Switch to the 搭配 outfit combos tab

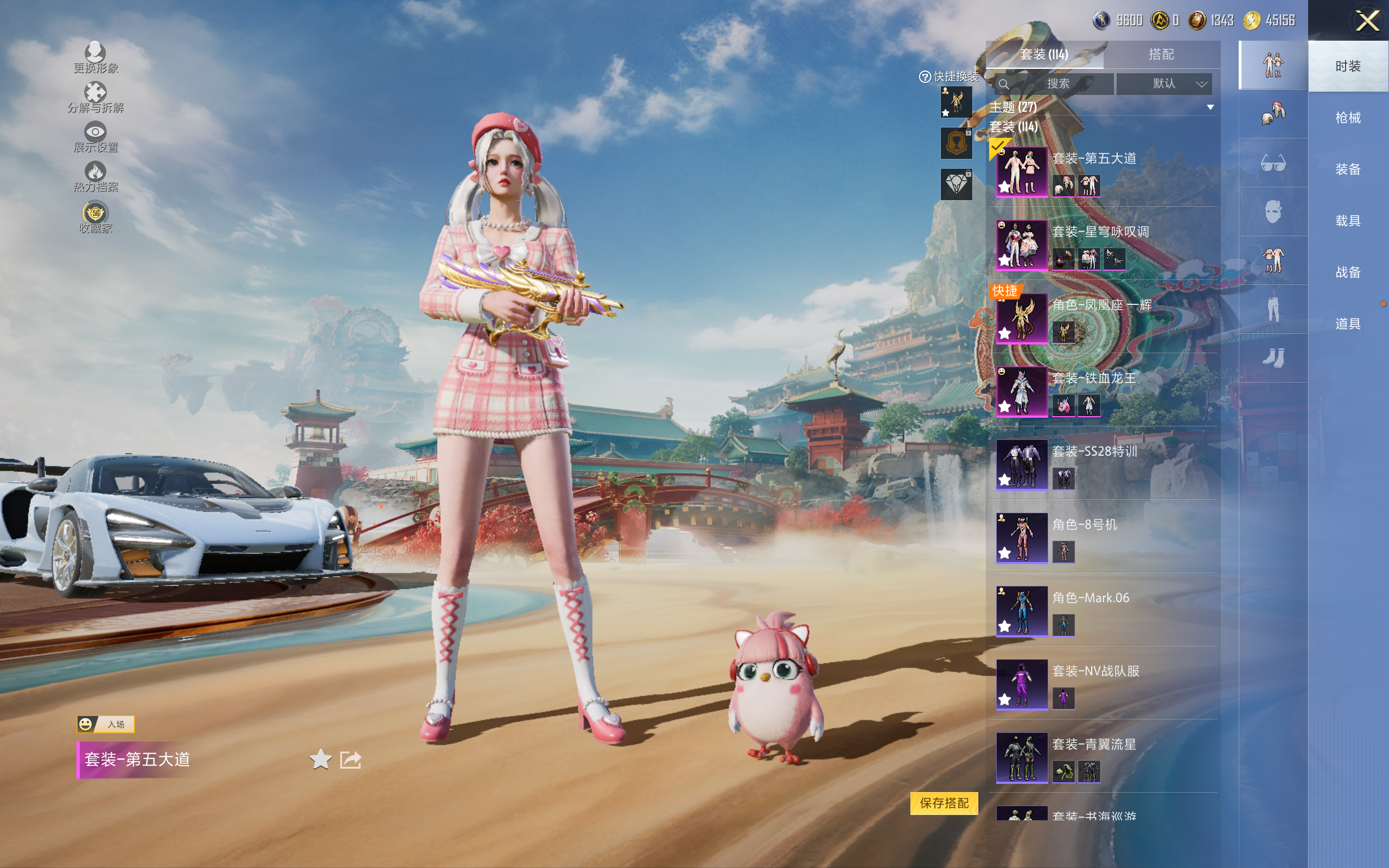pyautogui.click(x=1161, y=55)
